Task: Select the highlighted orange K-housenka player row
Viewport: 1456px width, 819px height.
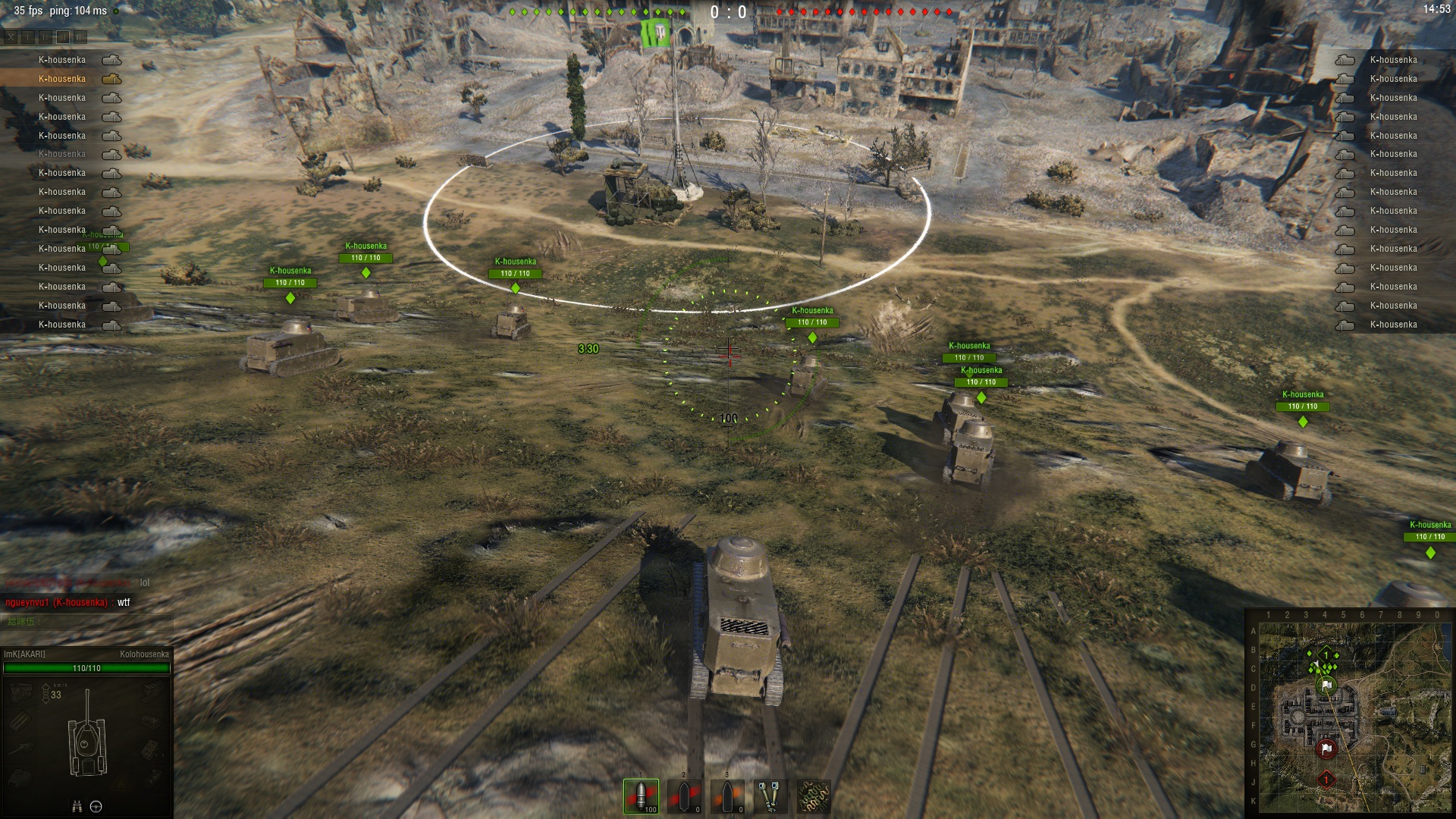Action: pos(62,79)
